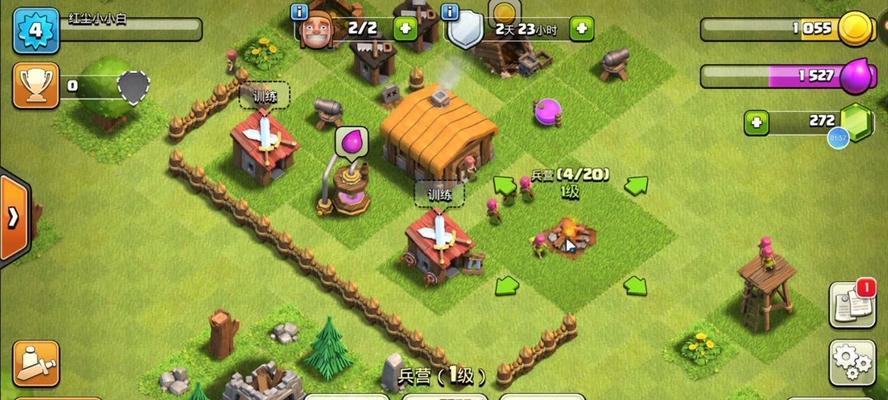Open the 训练 bubble on the lower barracks
888x400 pixels.
[x=440, y=194]
